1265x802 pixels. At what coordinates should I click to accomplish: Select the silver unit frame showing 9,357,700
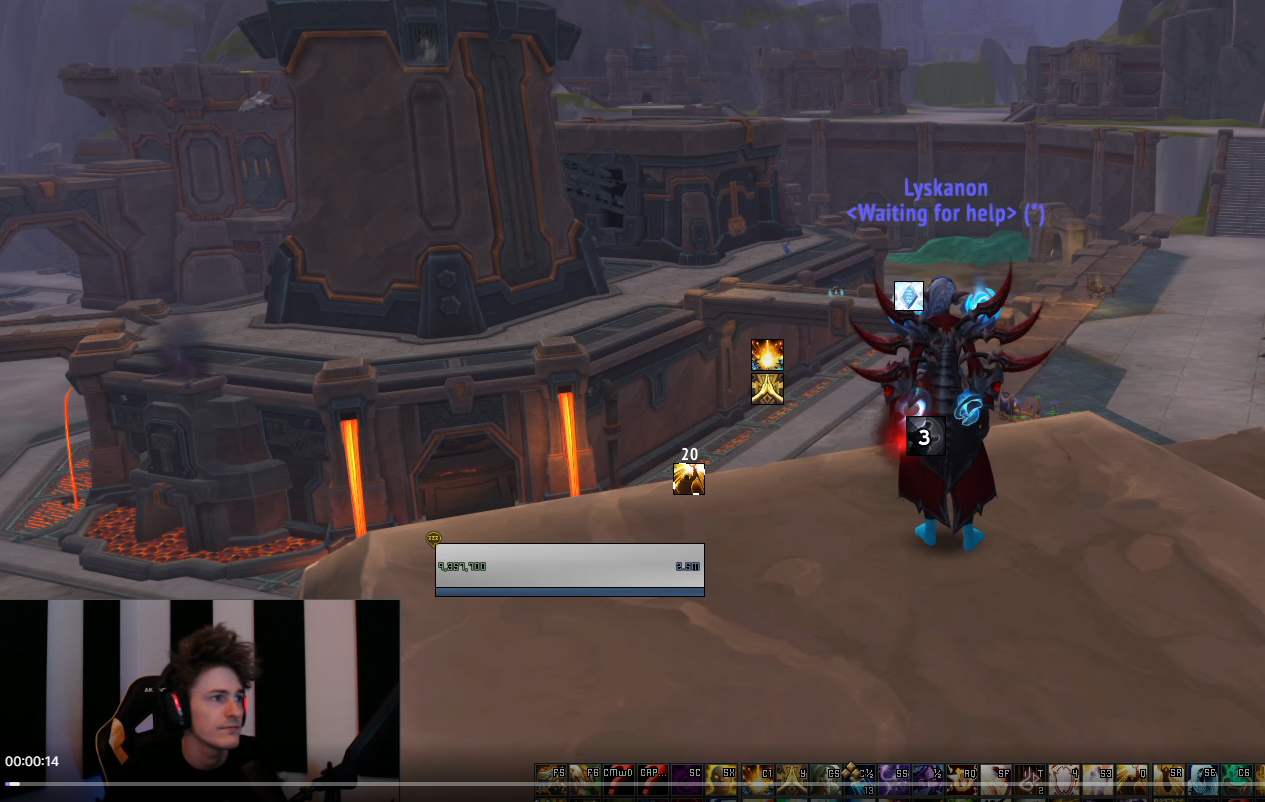(570, 566)
